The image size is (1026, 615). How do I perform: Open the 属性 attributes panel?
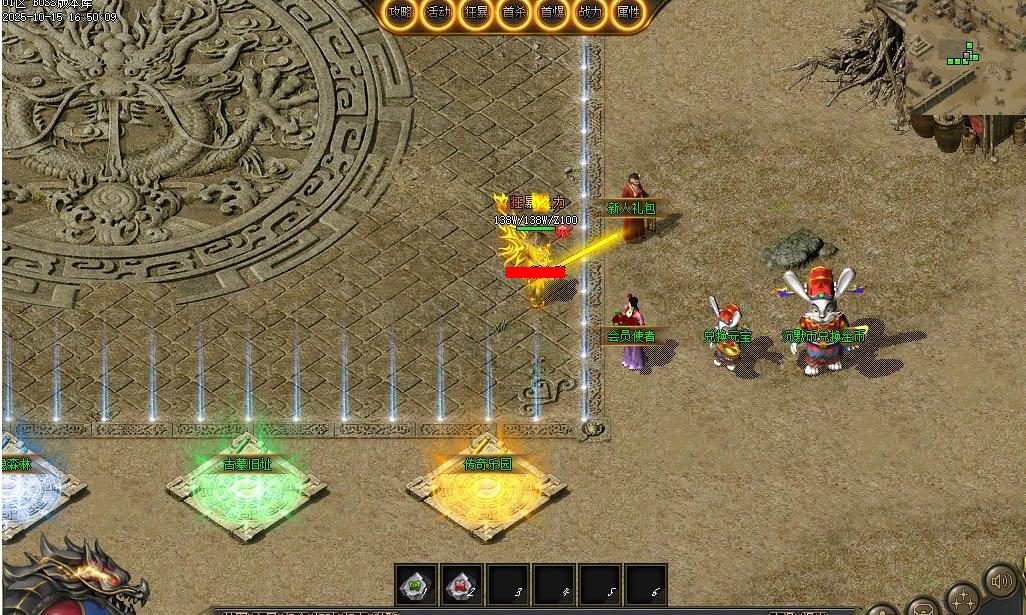pyautogui.click(x=628, y=13)
